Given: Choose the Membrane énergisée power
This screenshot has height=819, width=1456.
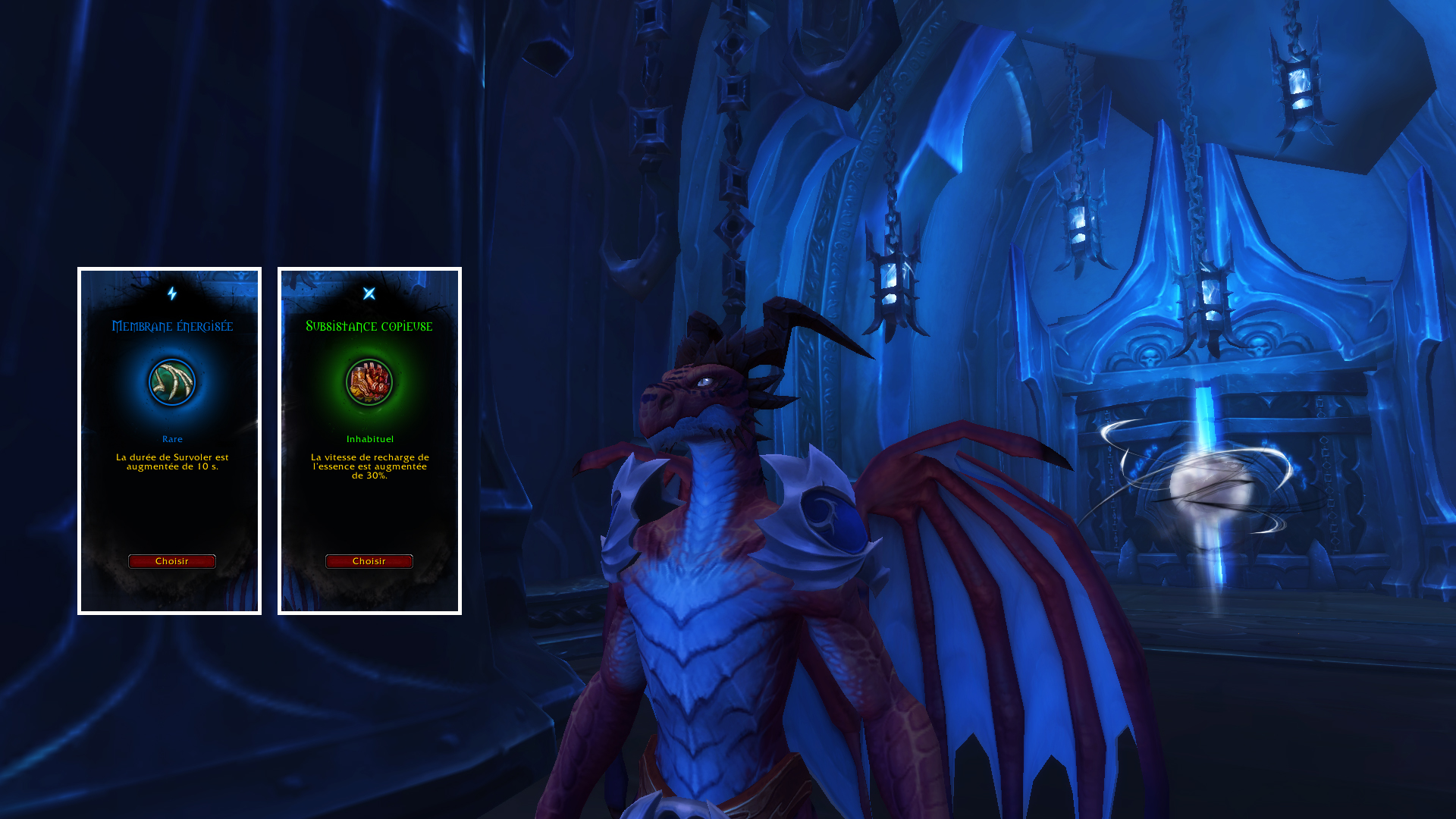Looking at the screenshot, I should [x=172, y=561].
